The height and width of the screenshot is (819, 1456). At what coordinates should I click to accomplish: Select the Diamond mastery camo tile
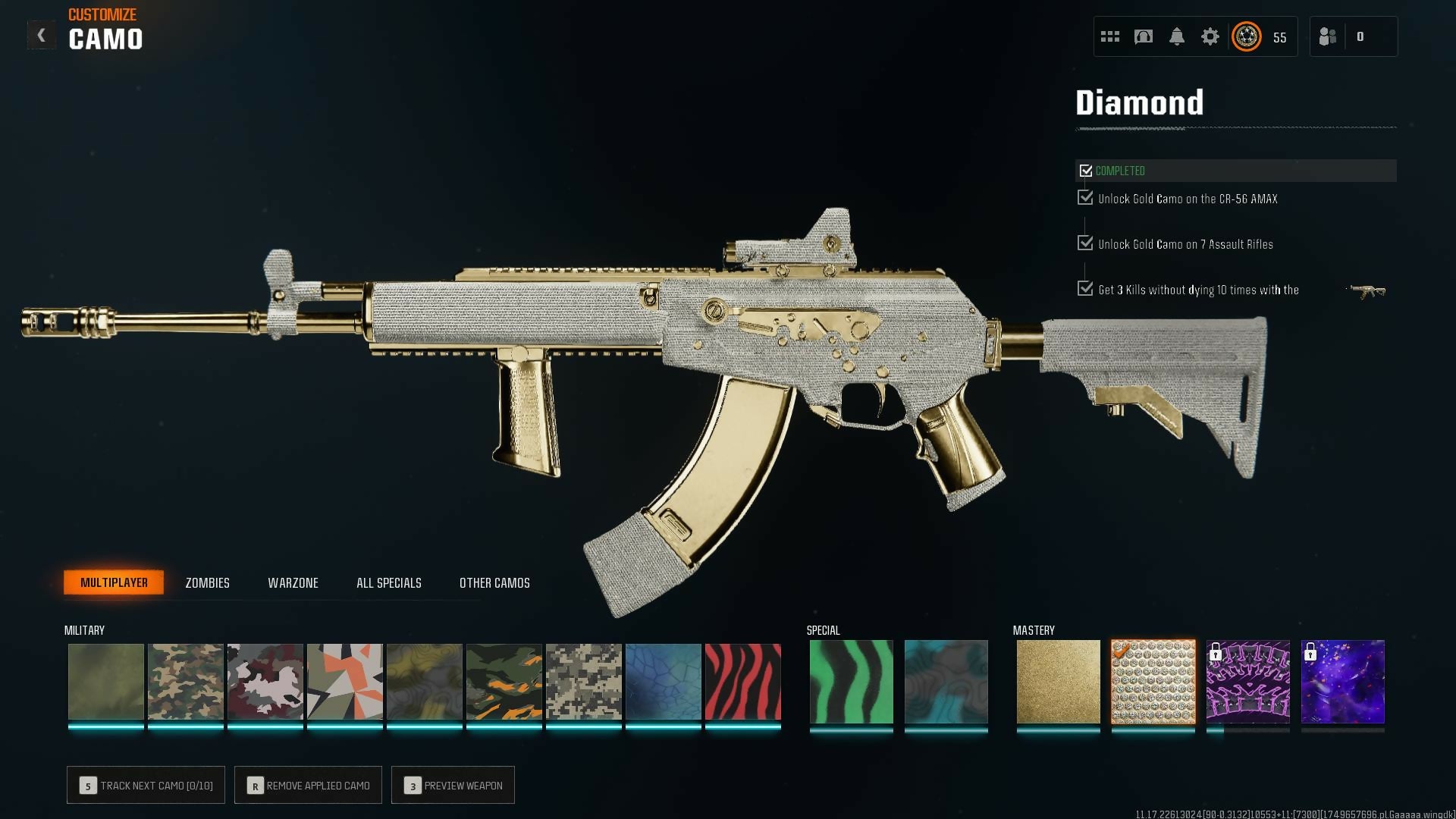[1153, 681]
